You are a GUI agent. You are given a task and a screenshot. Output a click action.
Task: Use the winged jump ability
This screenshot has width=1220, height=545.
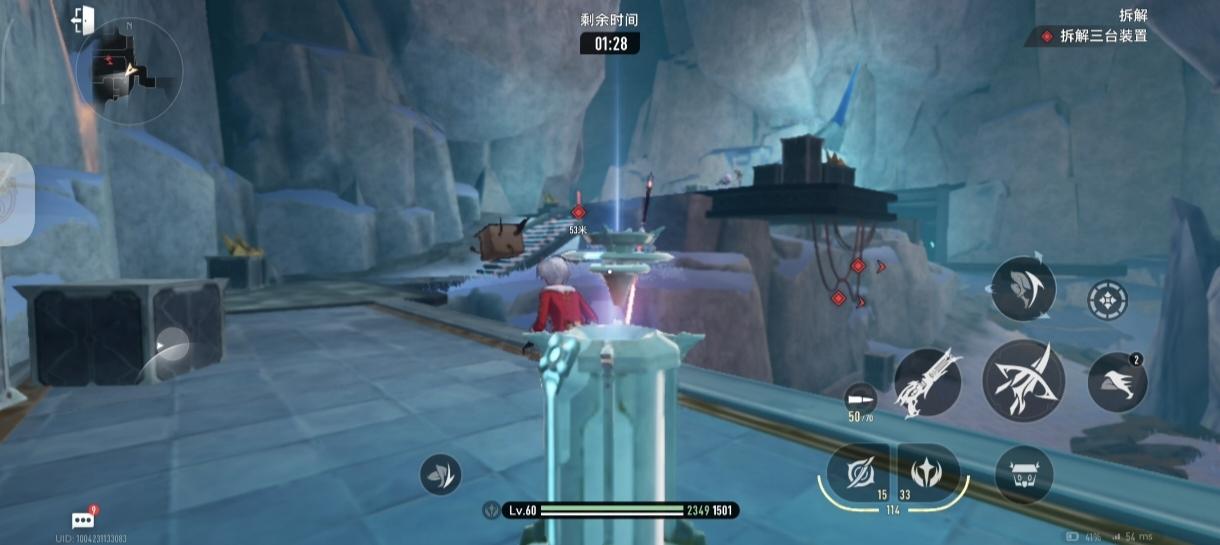[1117, 381]
